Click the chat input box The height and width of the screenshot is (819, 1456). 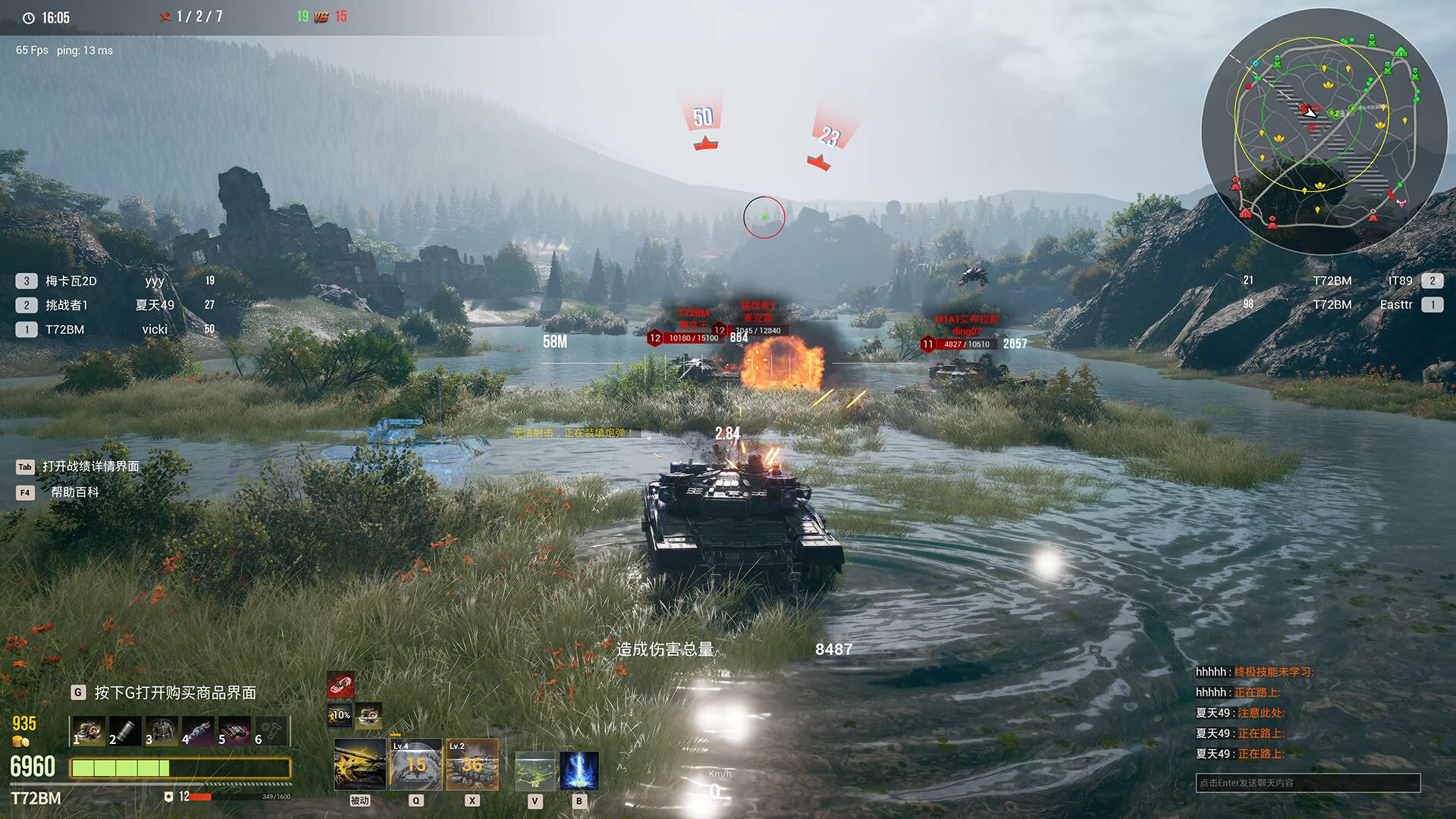click(1307, 783)
